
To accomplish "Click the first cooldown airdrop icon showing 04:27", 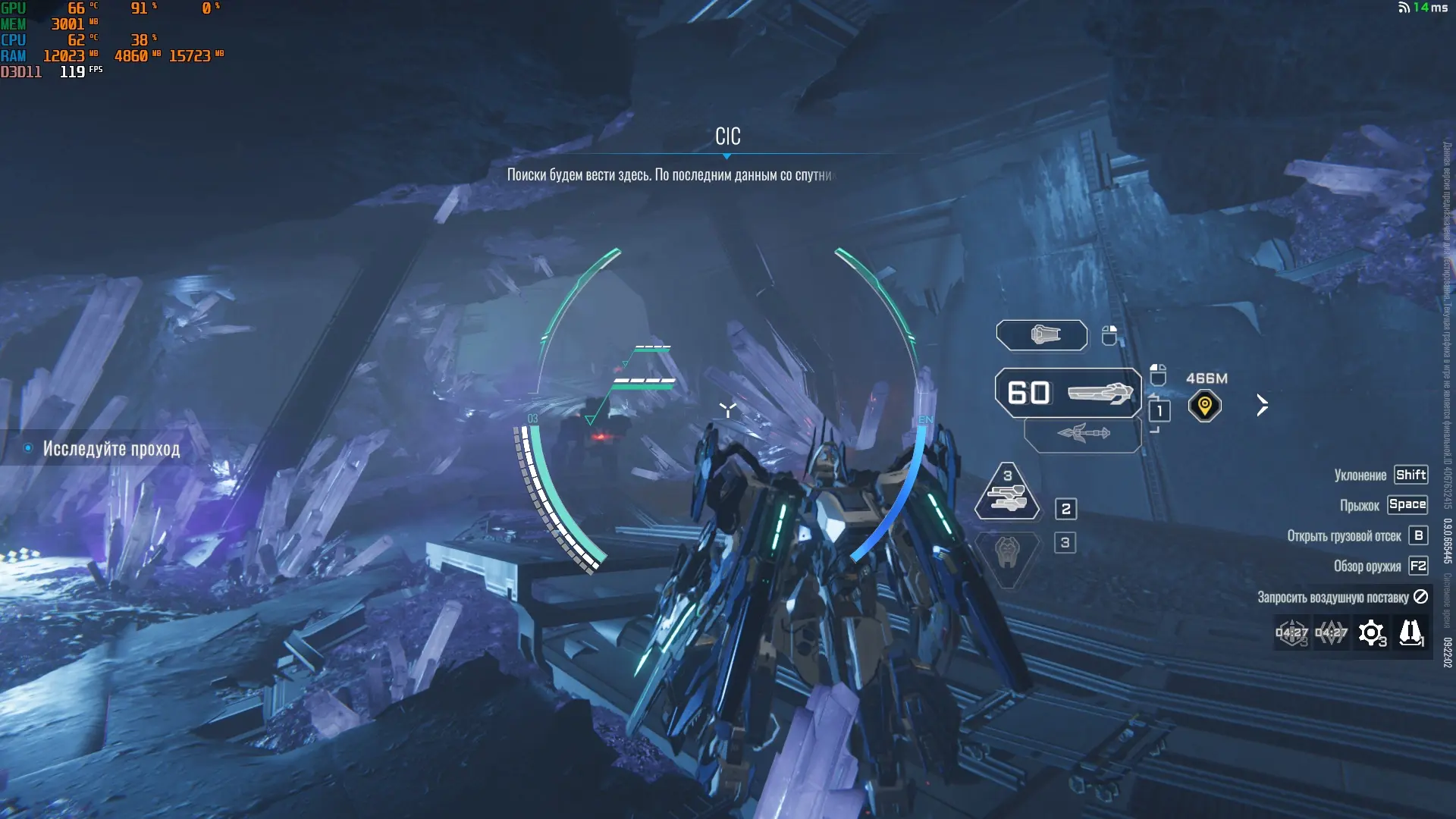I will coord(1291,633).
